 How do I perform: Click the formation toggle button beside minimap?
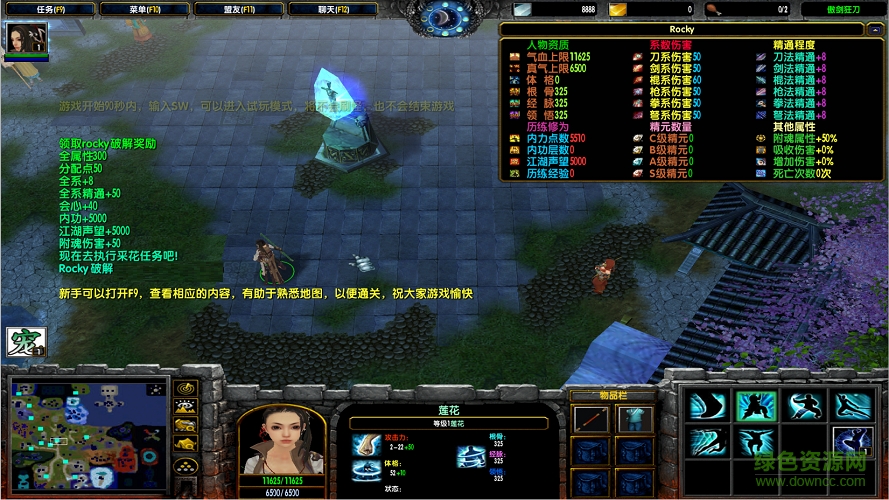186,465
